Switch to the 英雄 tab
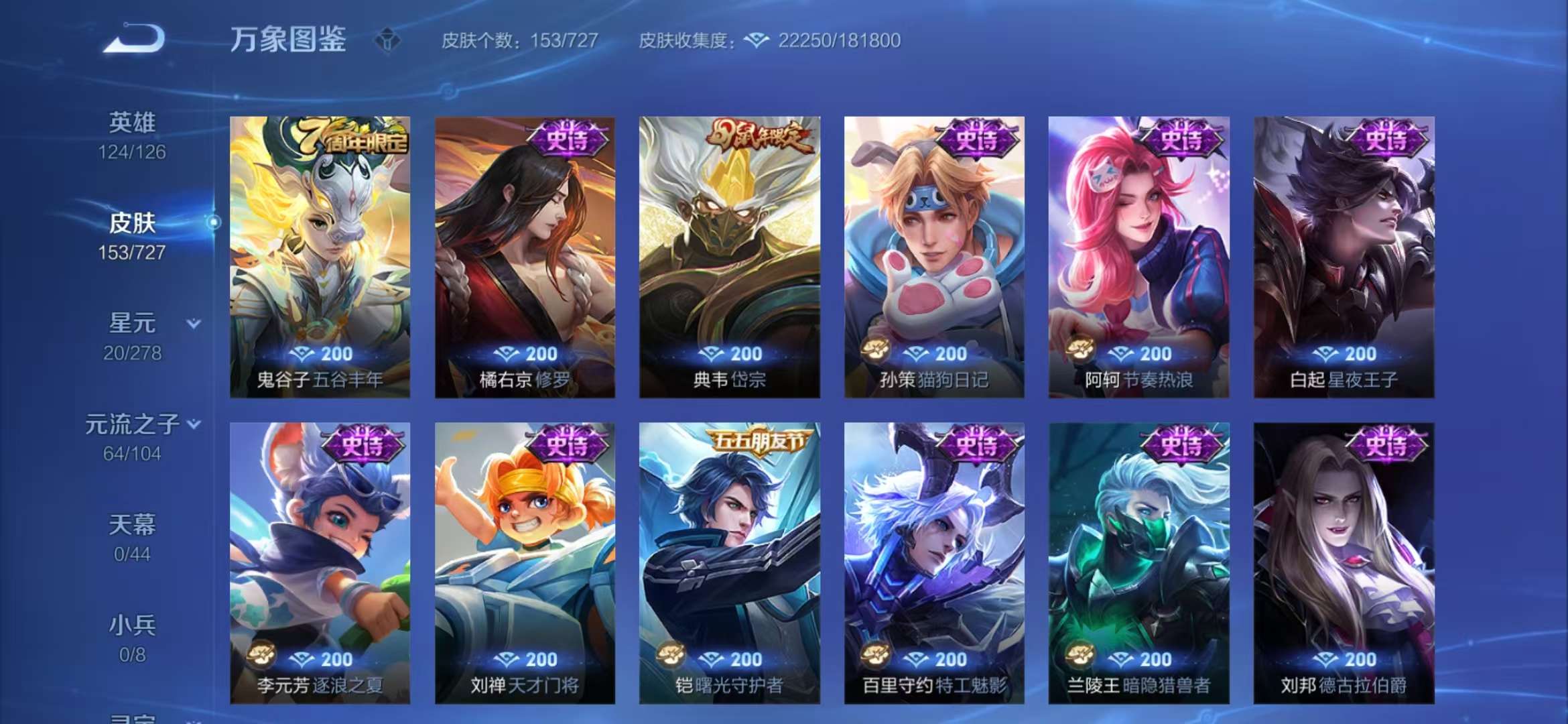Viewport: 1568px width, 724px height. (133, 121)
